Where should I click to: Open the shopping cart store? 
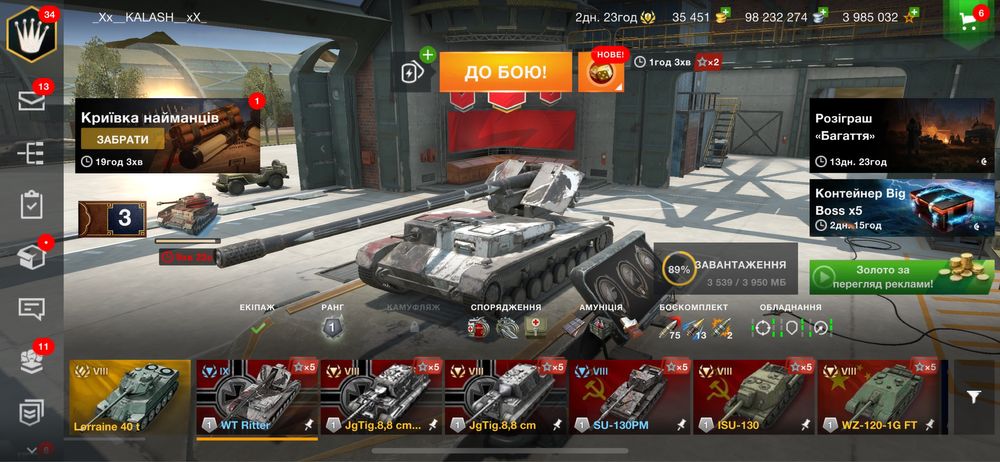(967, 22)
